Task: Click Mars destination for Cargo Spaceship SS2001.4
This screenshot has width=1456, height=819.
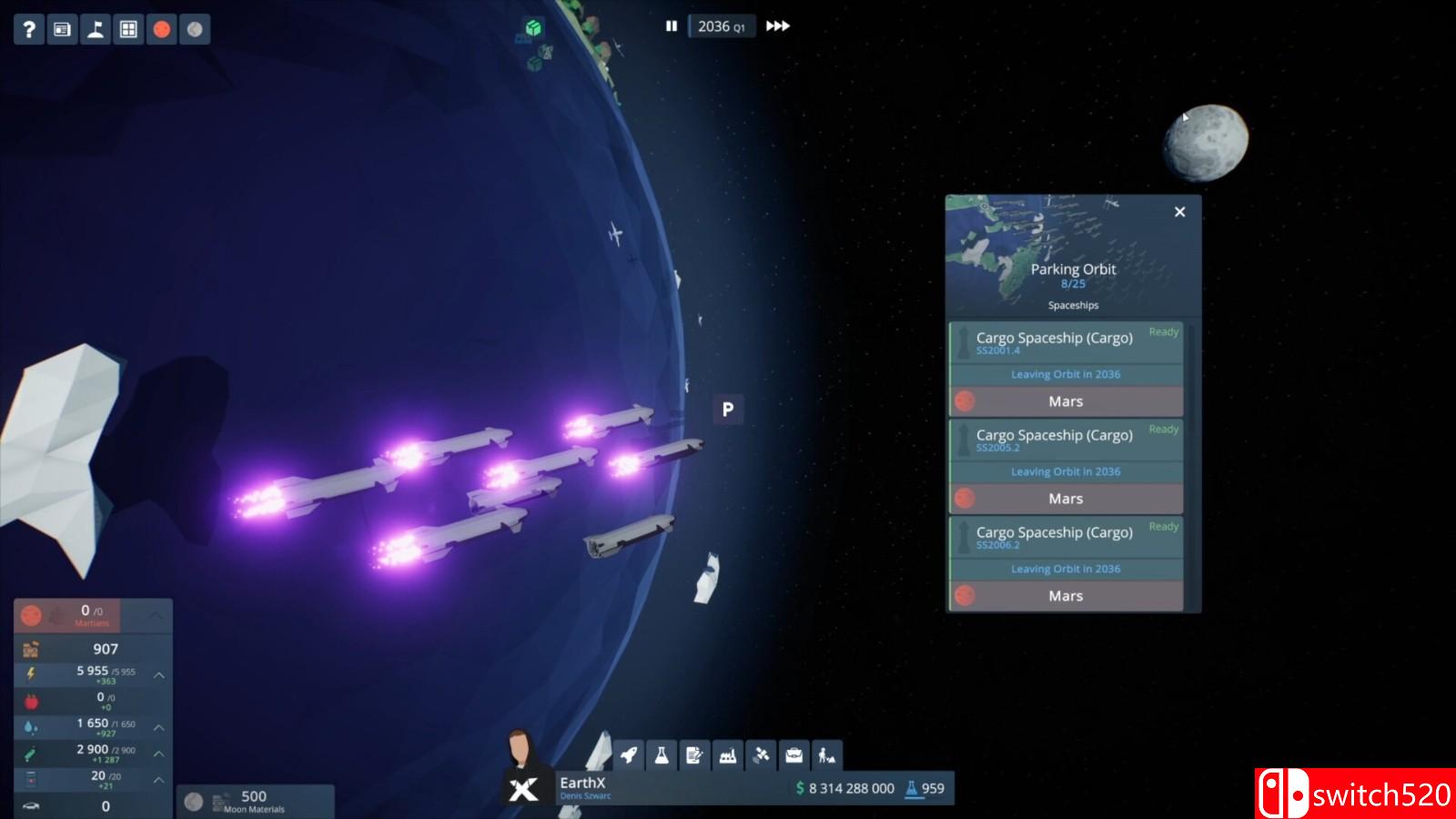Action: [1066, 401]
